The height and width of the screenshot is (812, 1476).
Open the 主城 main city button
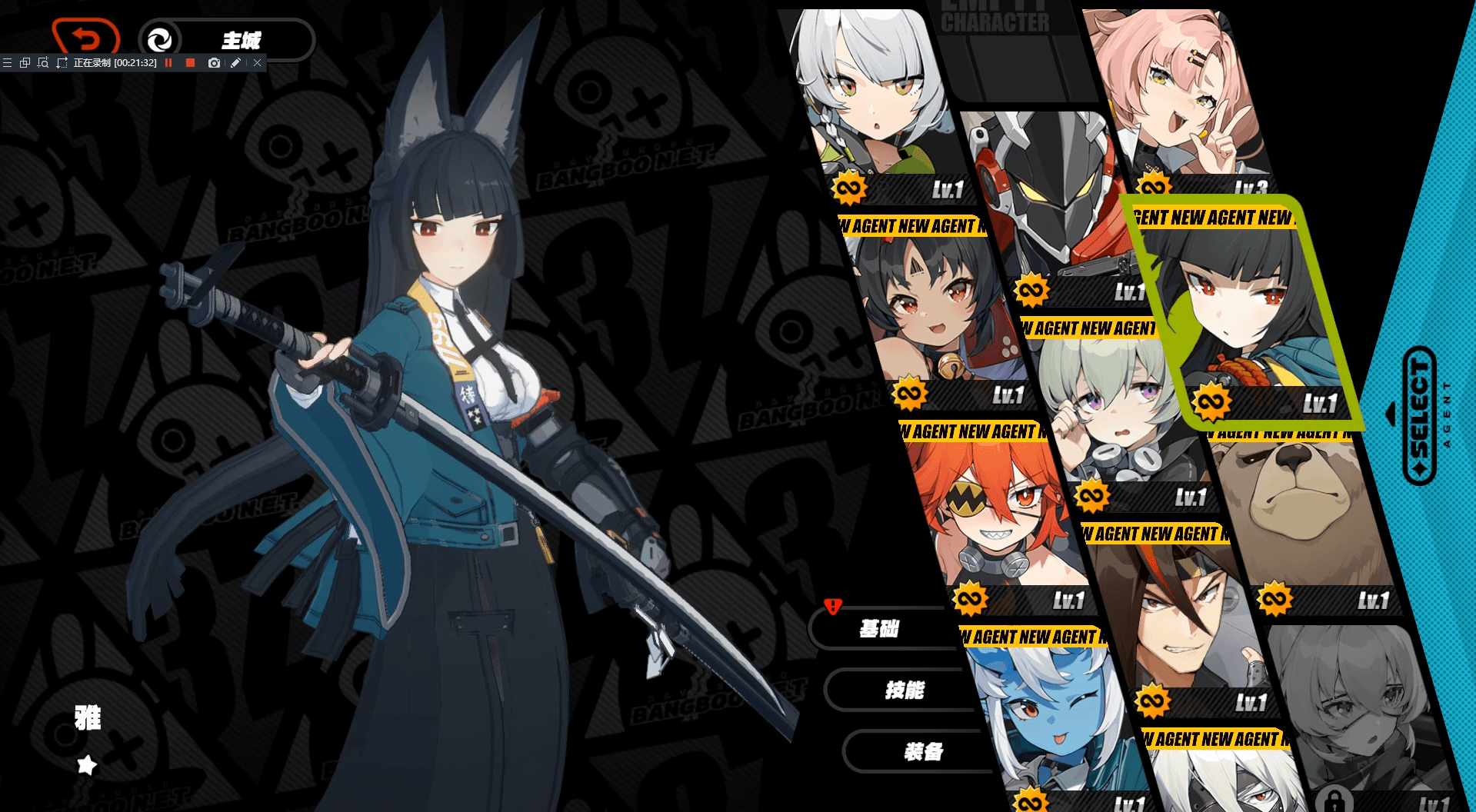point(226,40)
